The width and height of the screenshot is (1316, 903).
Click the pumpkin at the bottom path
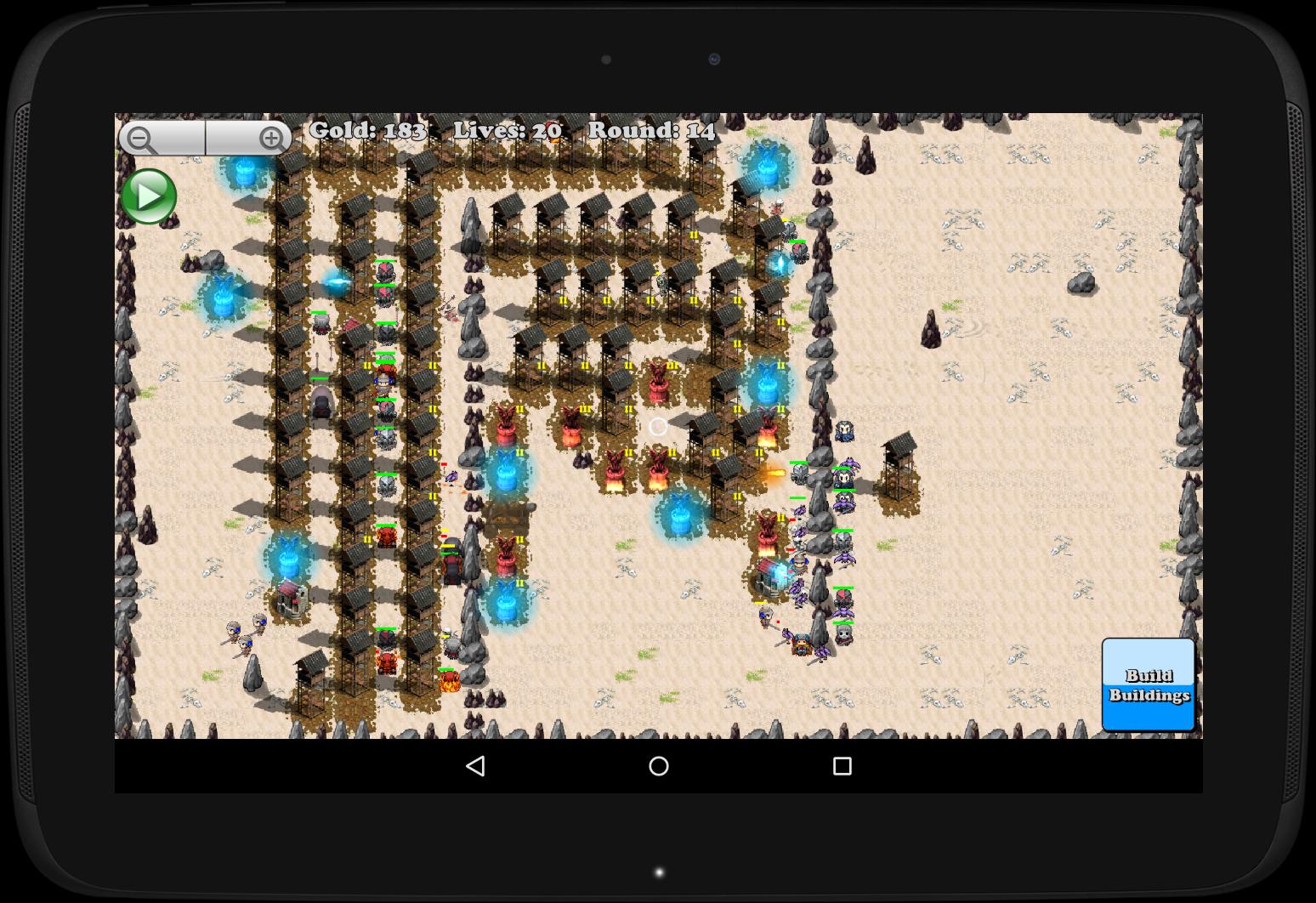point(451,680)
